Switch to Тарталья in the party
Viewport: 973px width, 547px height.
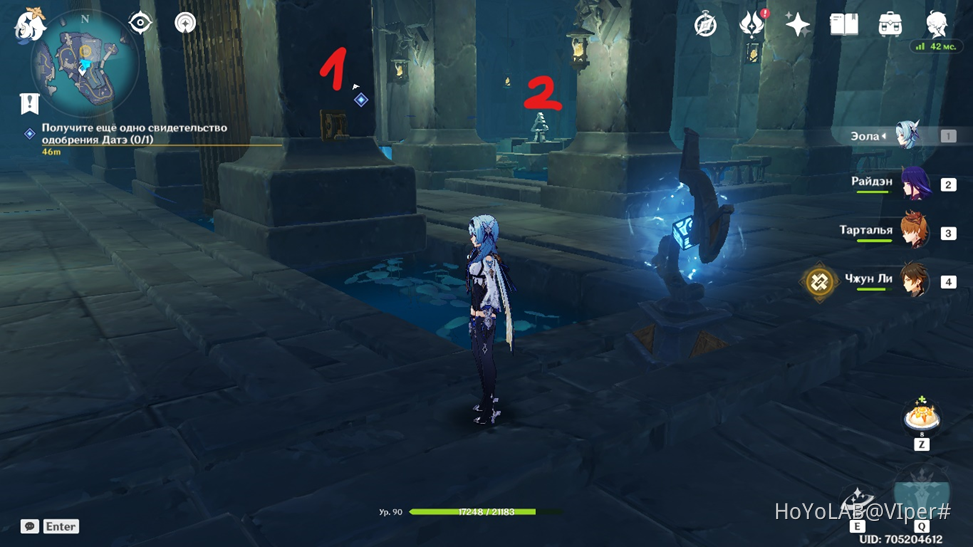tap(913, 232)
